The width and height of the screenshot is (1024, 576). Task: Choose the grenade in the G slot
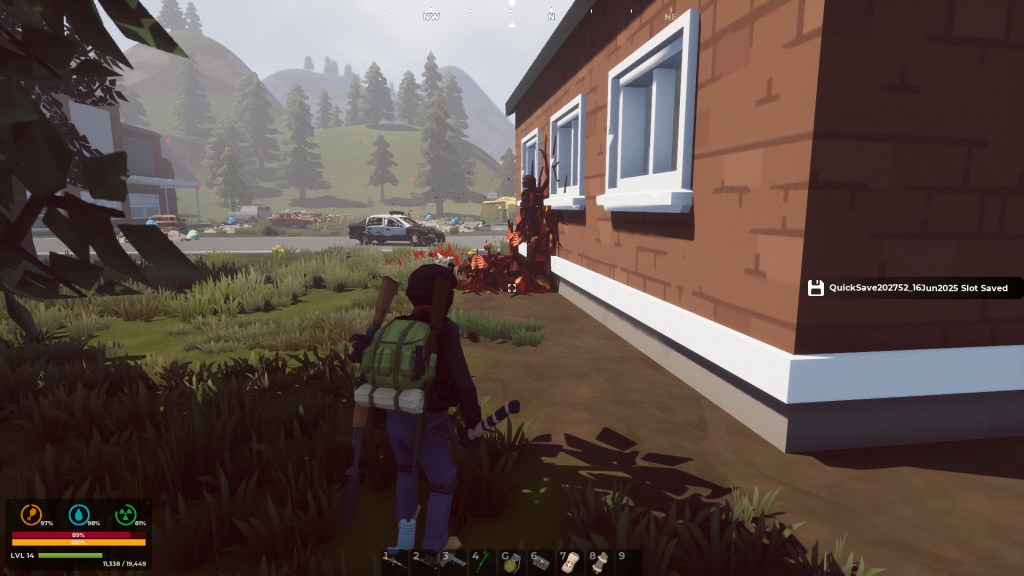pos(513,562)
